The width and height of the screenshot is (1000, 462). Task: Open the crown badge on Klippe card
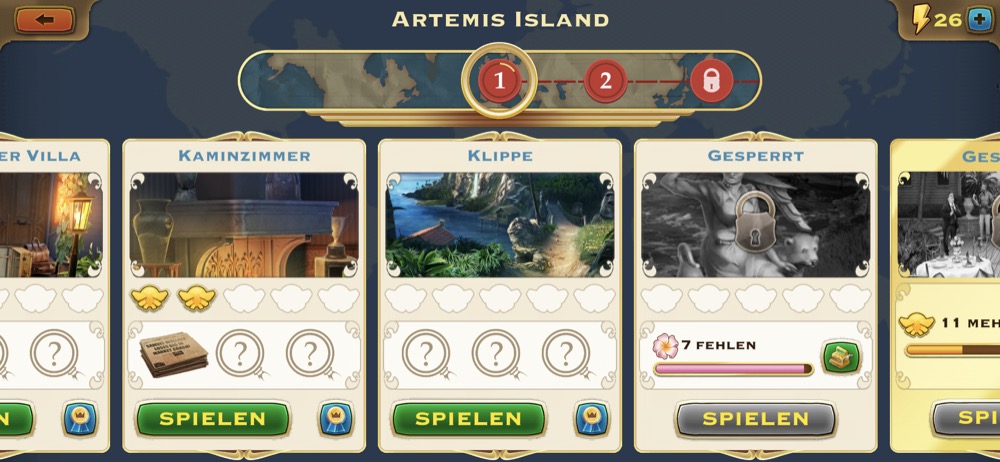pyautogui.click(x=592, y=419)
